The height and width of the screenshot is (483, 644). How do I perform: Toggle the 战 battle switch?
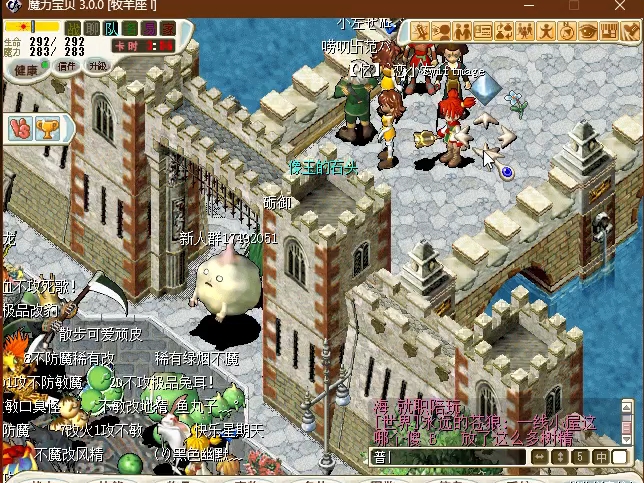tap(73, 28)
